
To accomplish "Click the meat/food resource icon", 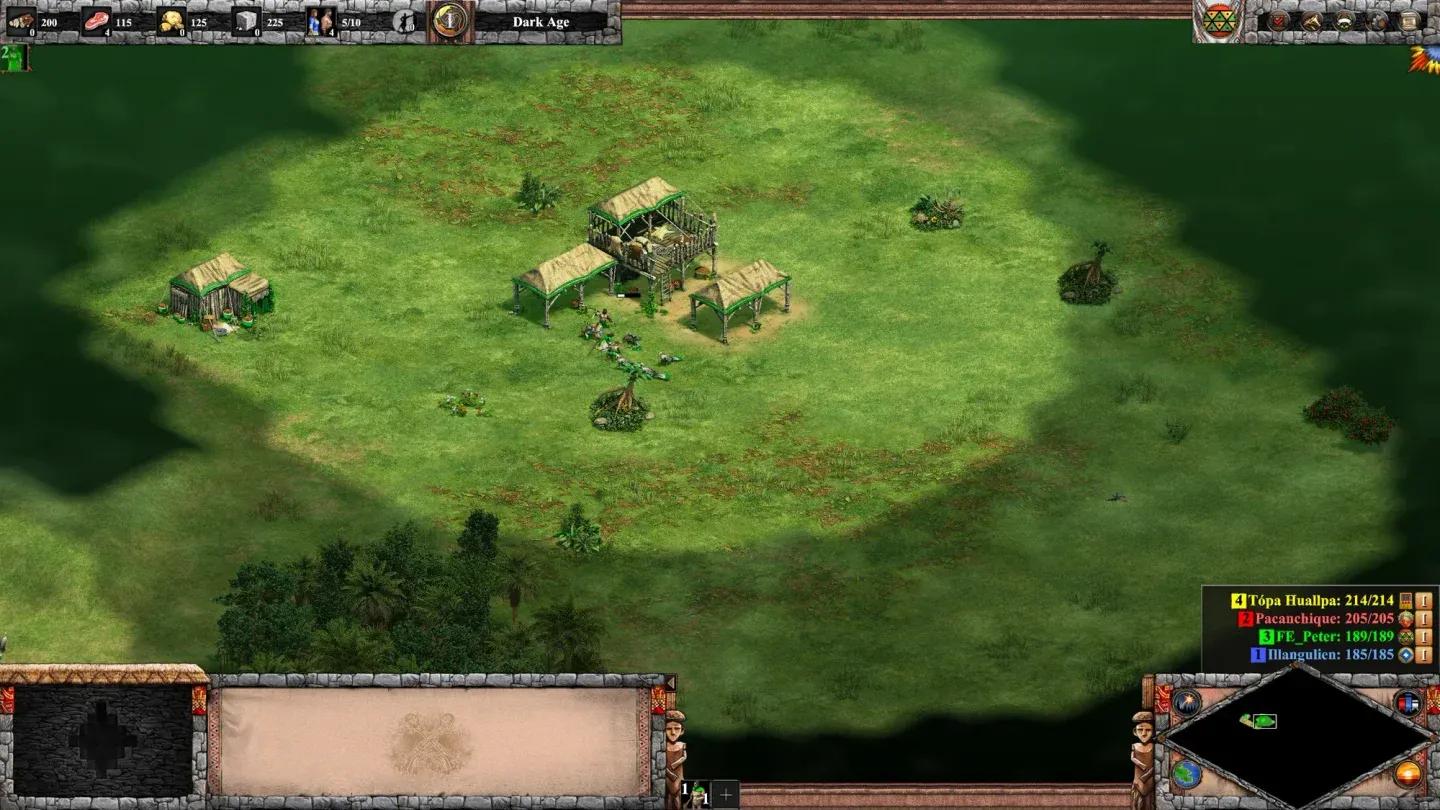I will [x=96, y=21].
